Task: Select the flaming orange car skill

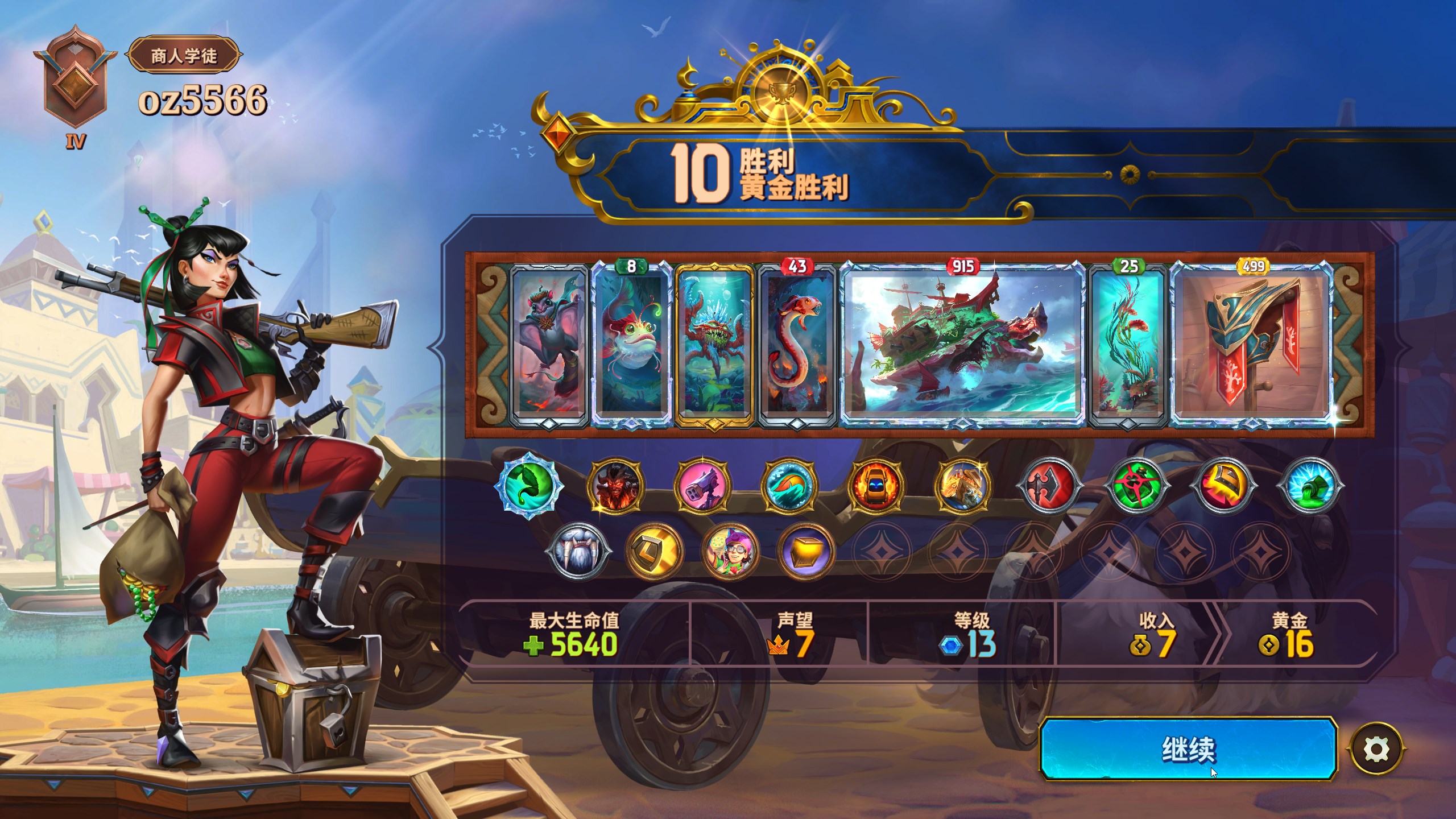Action: (x=876, y=486)
